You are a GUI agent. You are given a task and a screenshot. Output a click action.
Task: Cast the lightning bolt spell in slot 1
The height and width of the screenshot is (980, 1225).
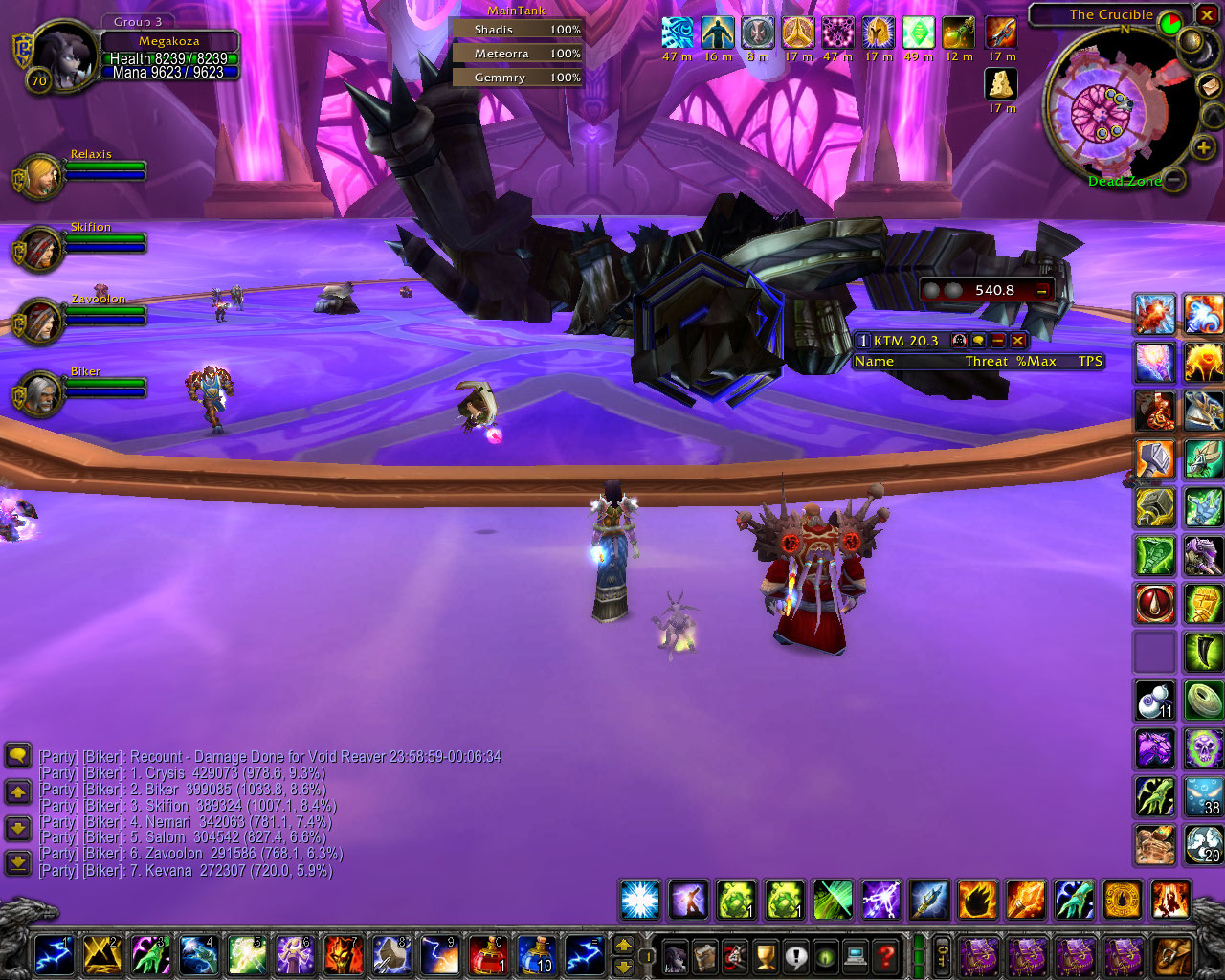[54, 954]
